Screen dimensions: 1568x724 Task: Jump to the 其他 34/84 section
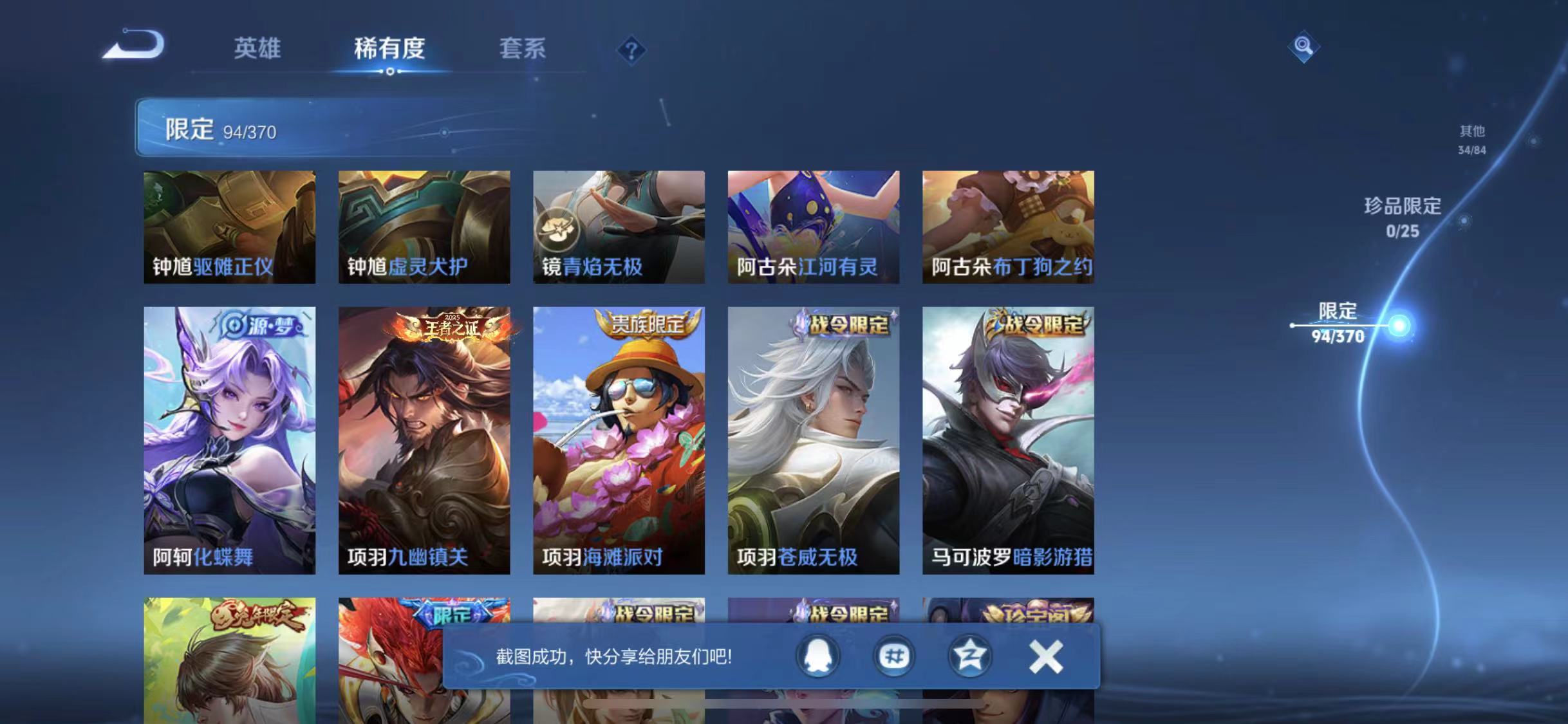pos(1474,138)
